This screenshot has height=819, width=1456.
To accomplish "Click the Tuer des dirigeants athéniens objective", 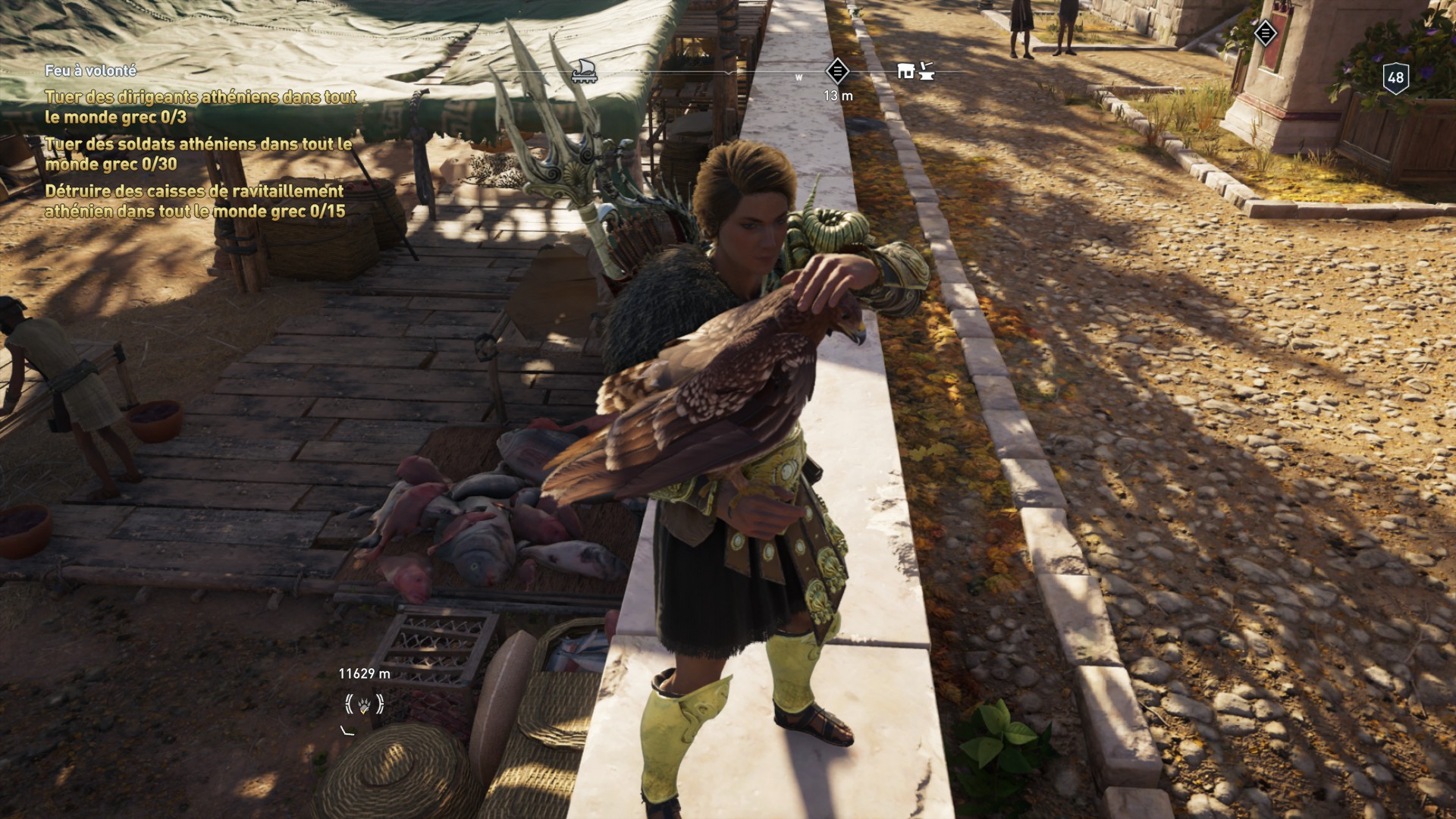I will pyautogui.click(x=200, y=107).
